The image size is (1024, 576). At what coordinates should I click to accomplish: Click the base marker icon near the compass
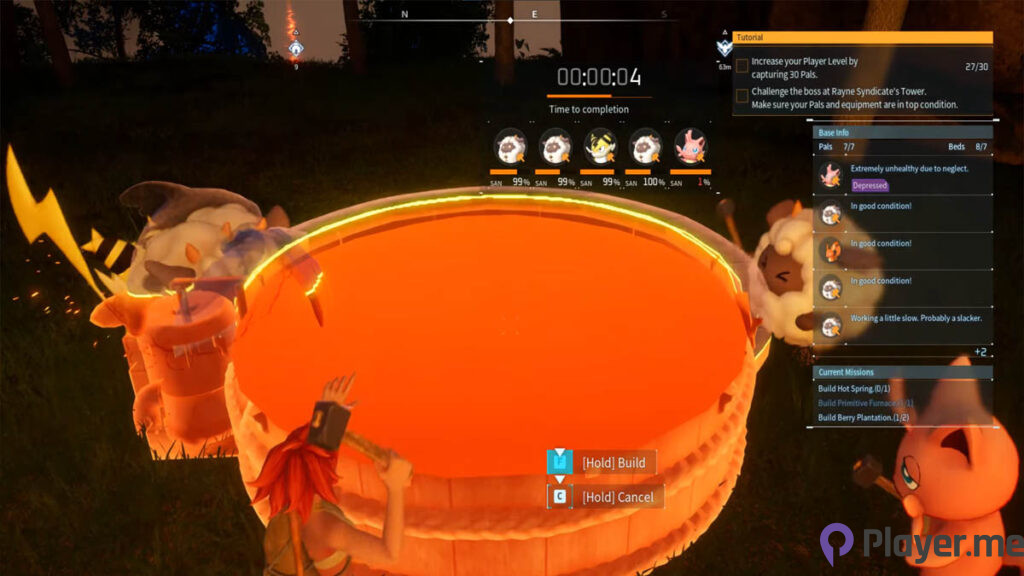point(296,48)
